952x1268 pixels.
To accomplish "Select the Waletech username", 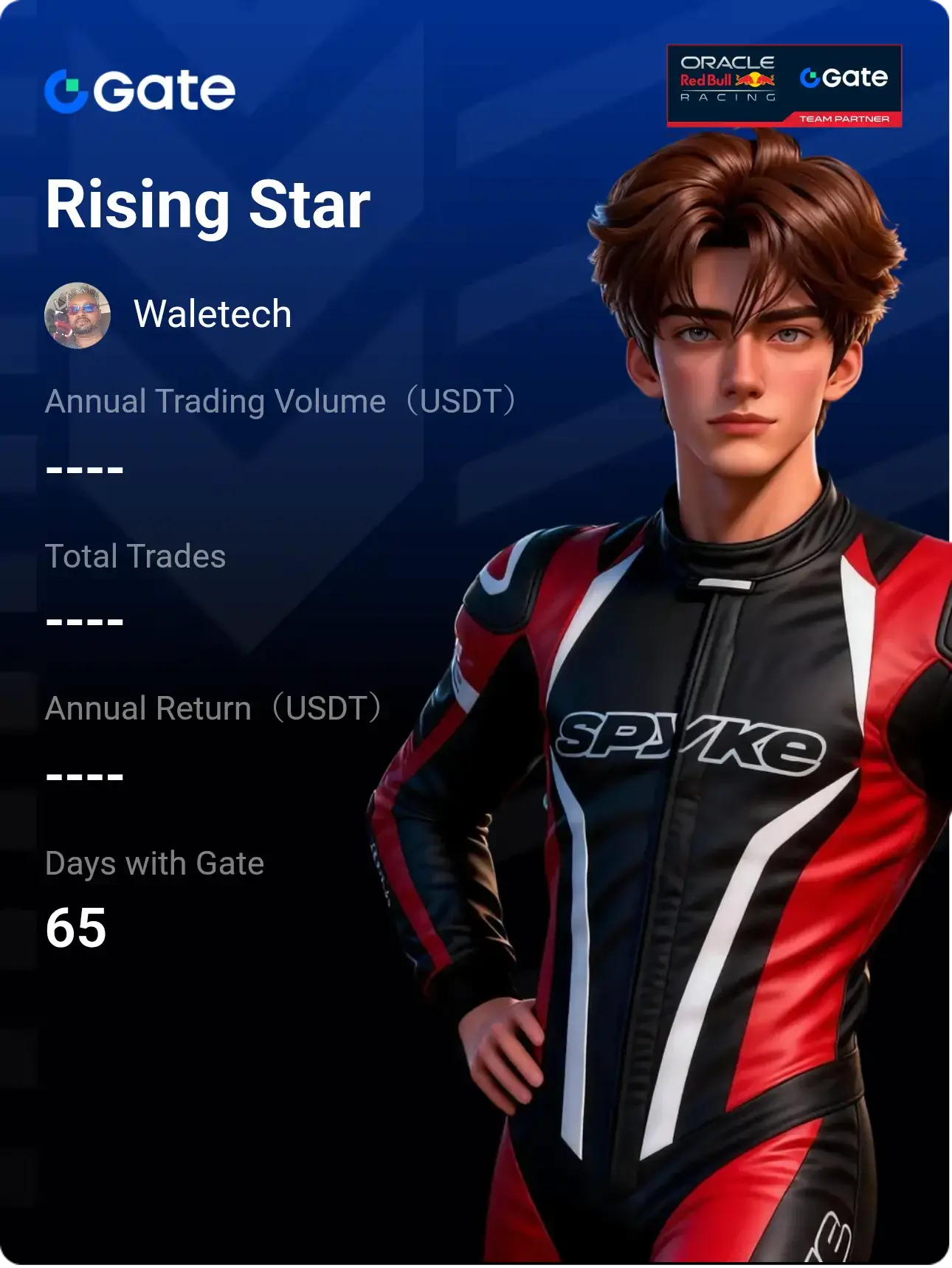I will [x=213, y=314].
